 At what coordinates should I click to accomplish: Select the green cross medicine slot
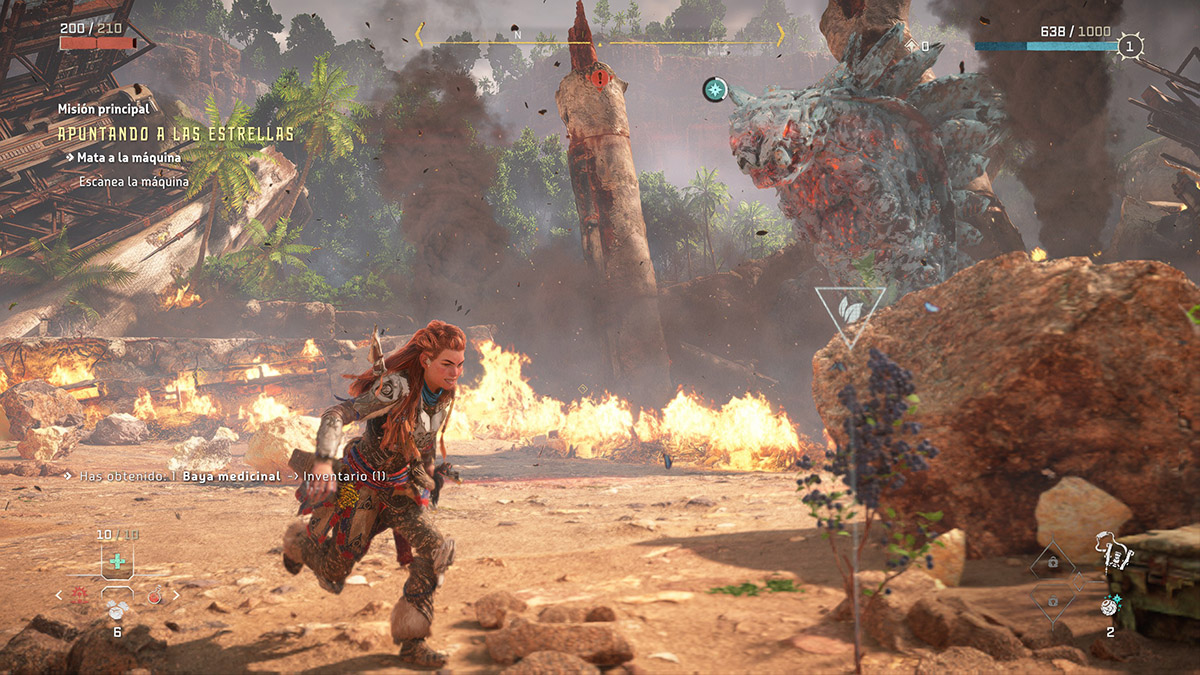pos(118,562)
